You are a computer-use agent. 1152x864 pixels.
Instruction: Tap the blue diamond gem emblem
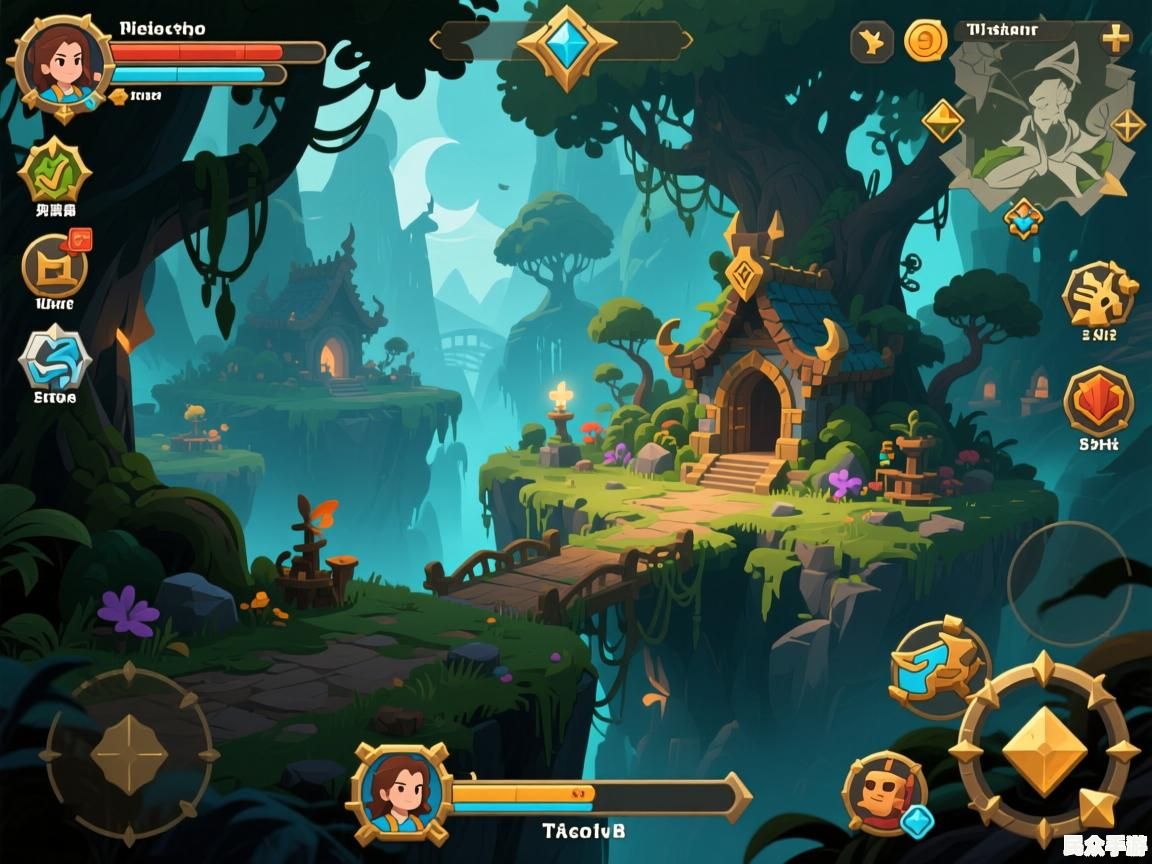click(566, 45)
